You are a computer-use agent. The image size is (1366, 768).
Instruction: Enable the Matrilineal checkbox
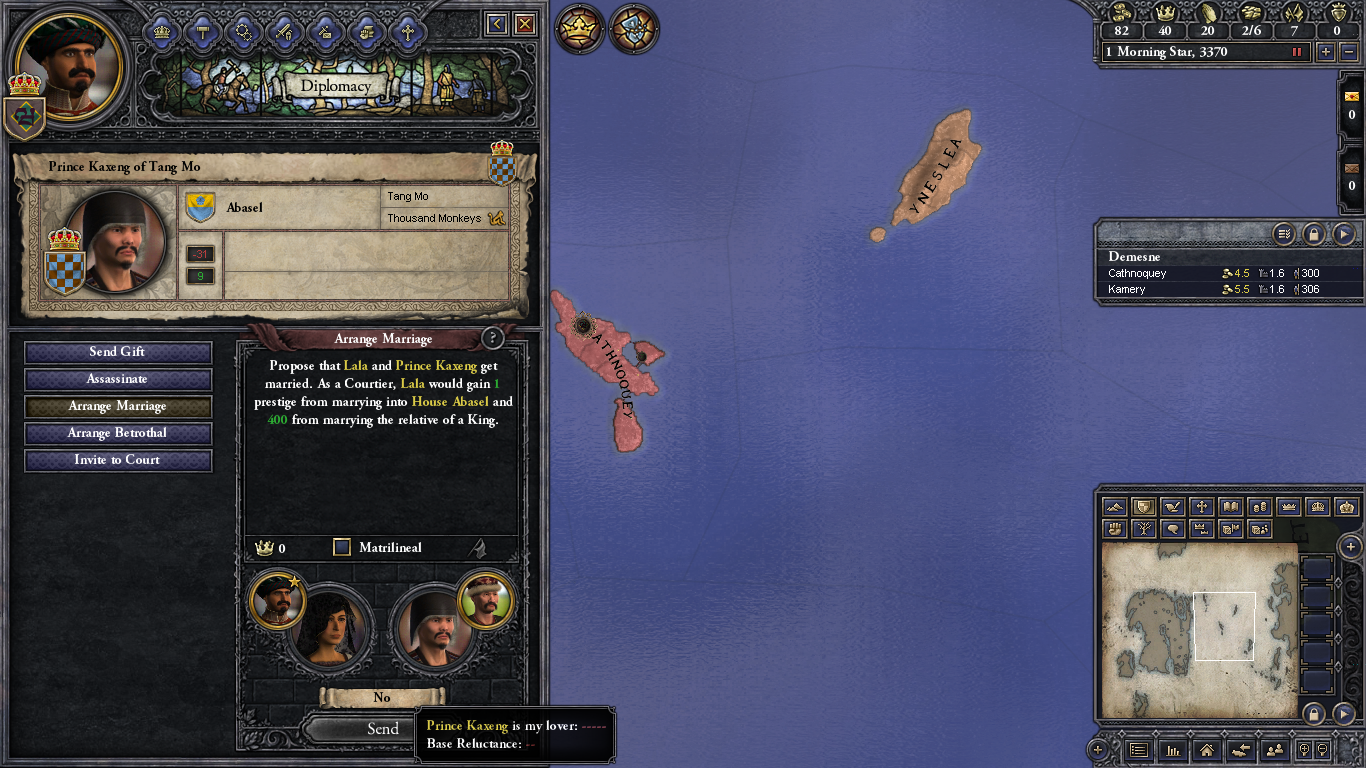click(x=341, y=547)
